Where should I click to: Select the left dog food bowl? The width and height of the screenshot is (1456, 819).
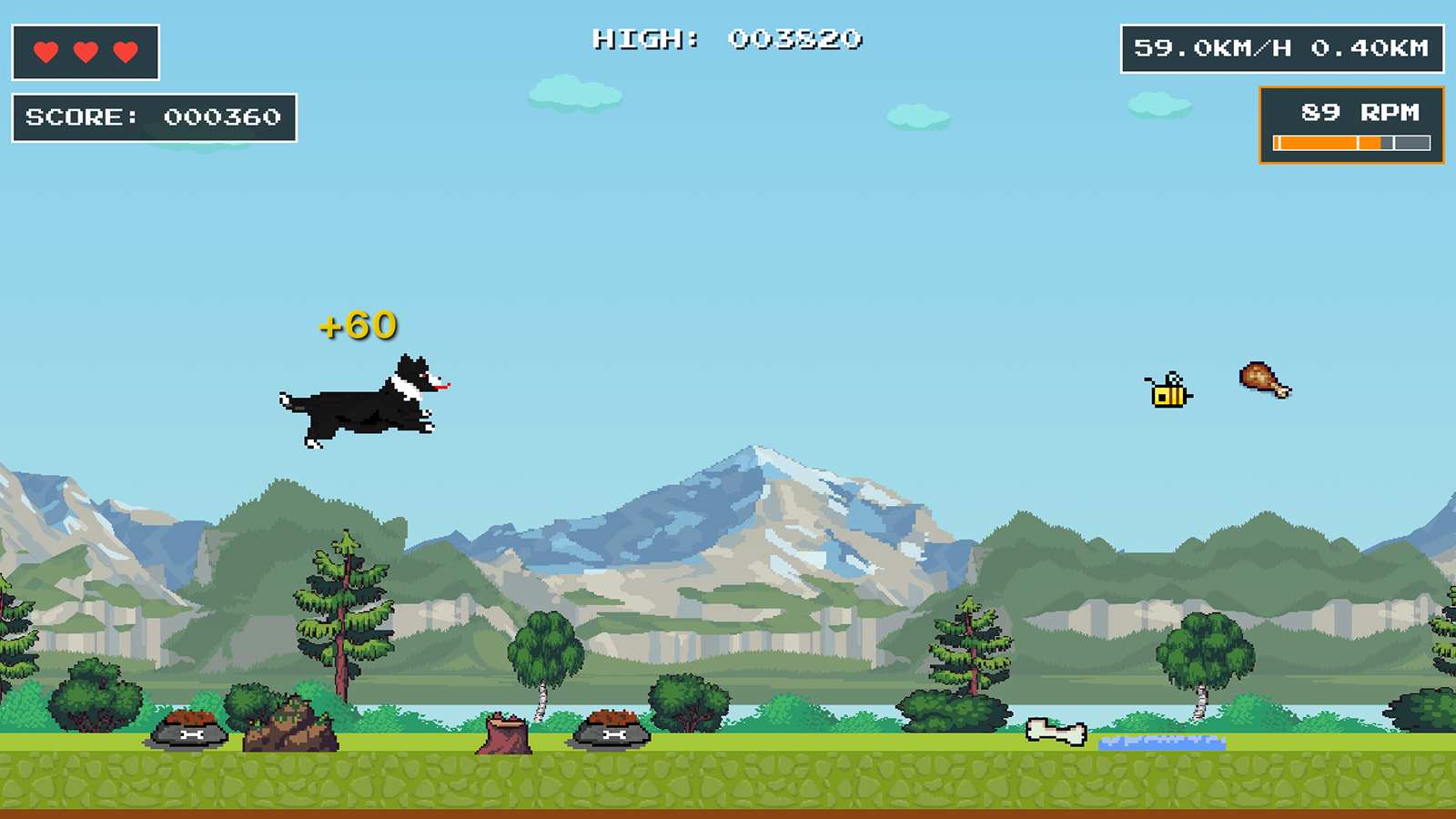pos(191,730)
